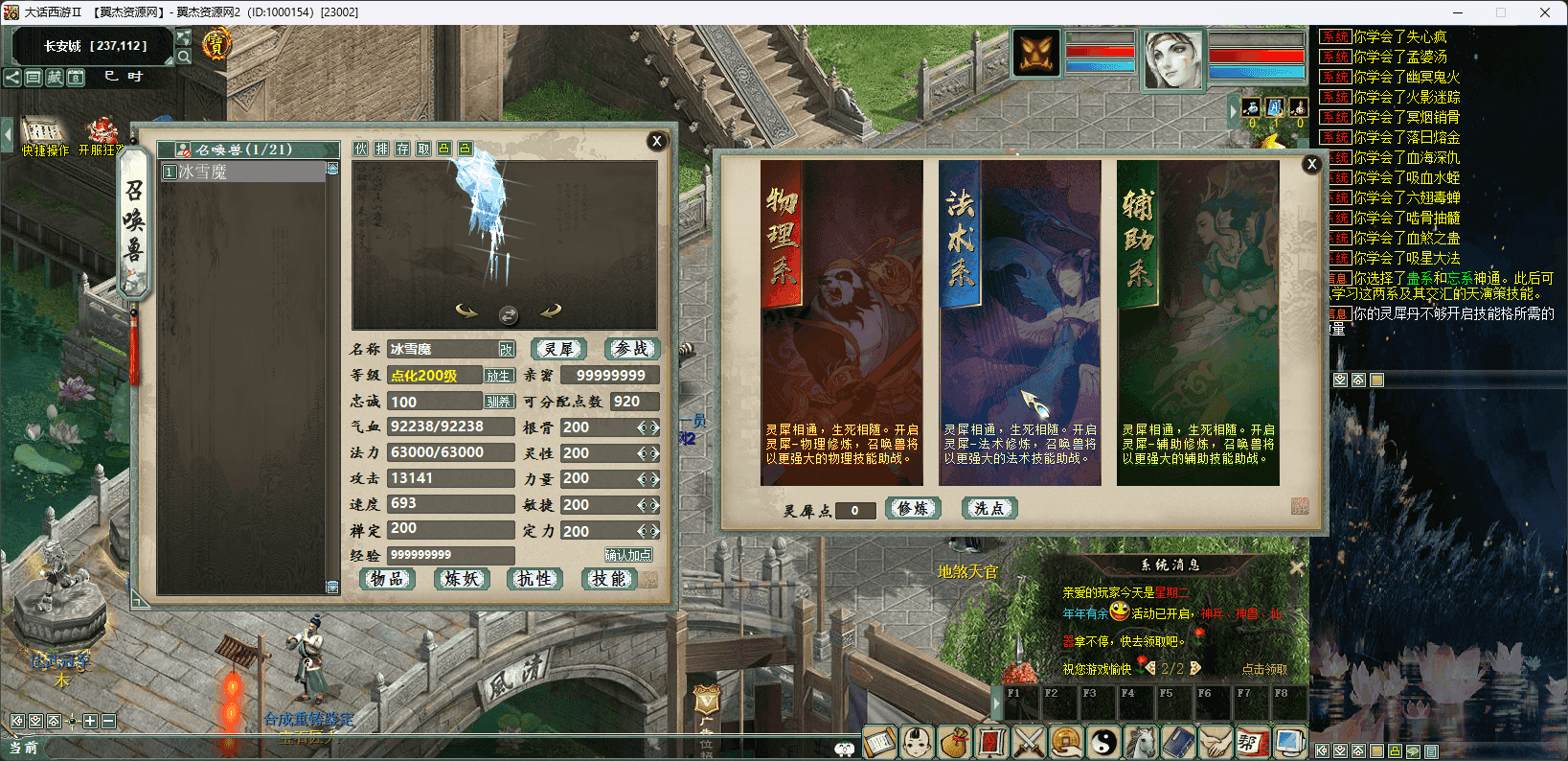Open the 灵犀 button for the pet

point(558,349)
